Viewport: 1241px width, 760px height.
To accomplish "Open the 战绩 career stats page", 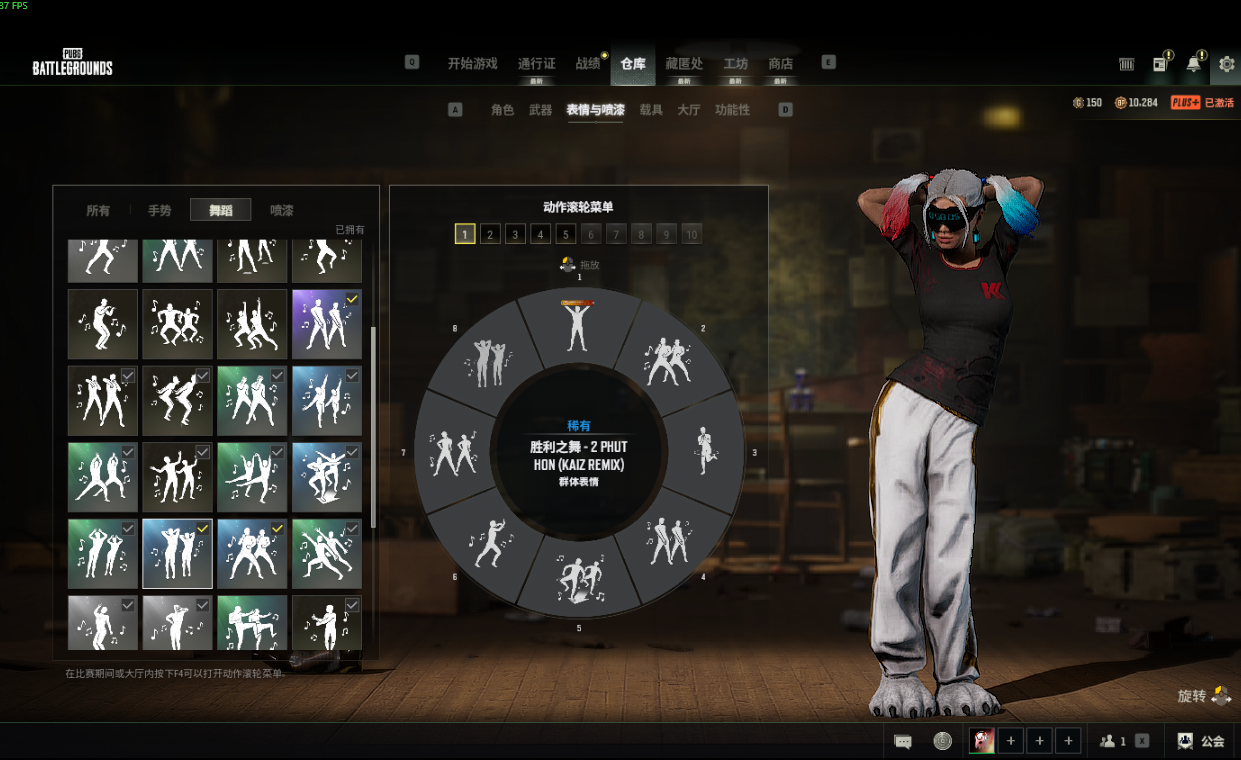I will (x=588, y=63).
